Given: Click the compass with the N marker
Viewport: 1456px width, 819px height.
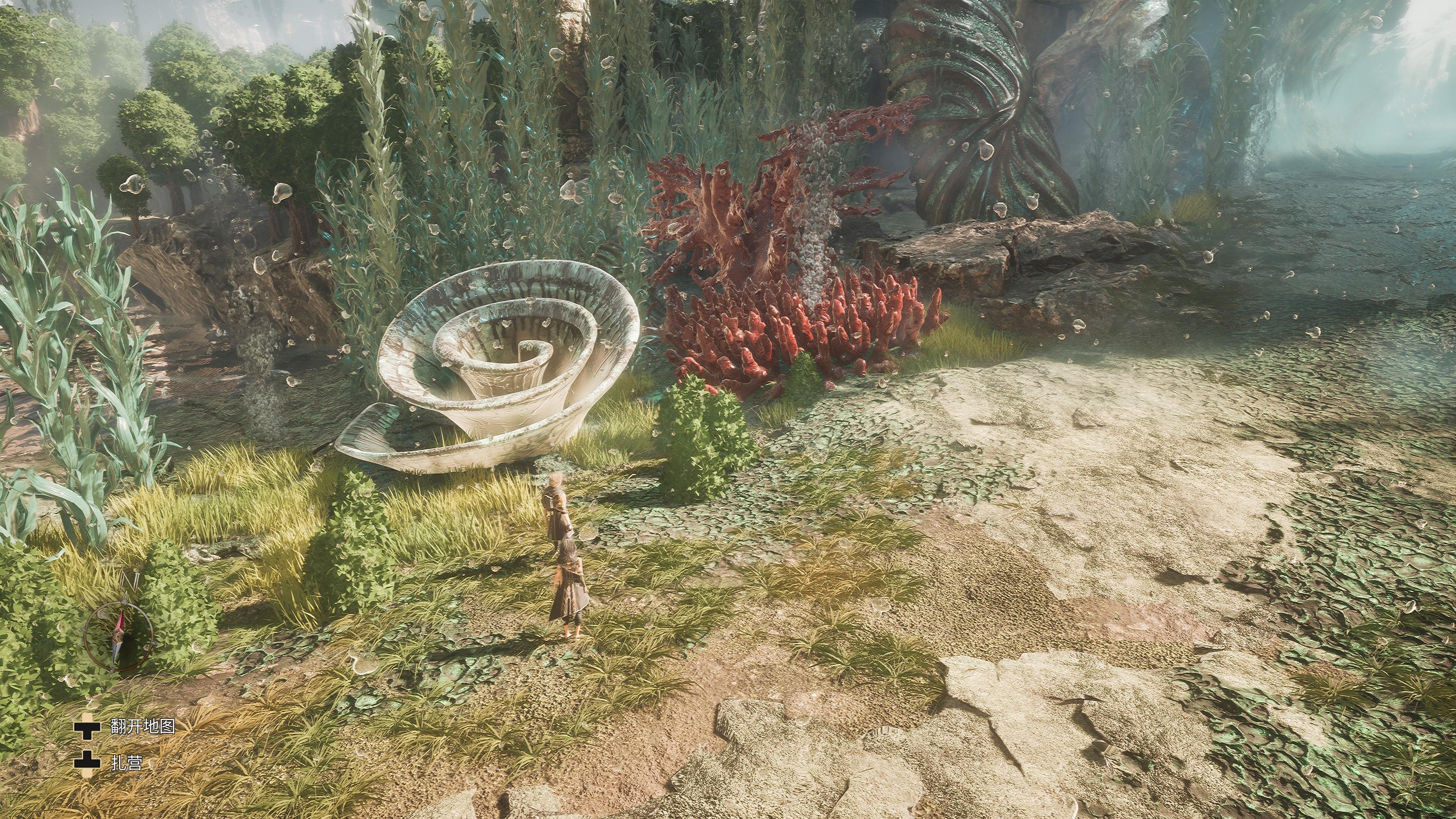Looking at the screenshot, I should pyautogui.click(x=119, y=636).
